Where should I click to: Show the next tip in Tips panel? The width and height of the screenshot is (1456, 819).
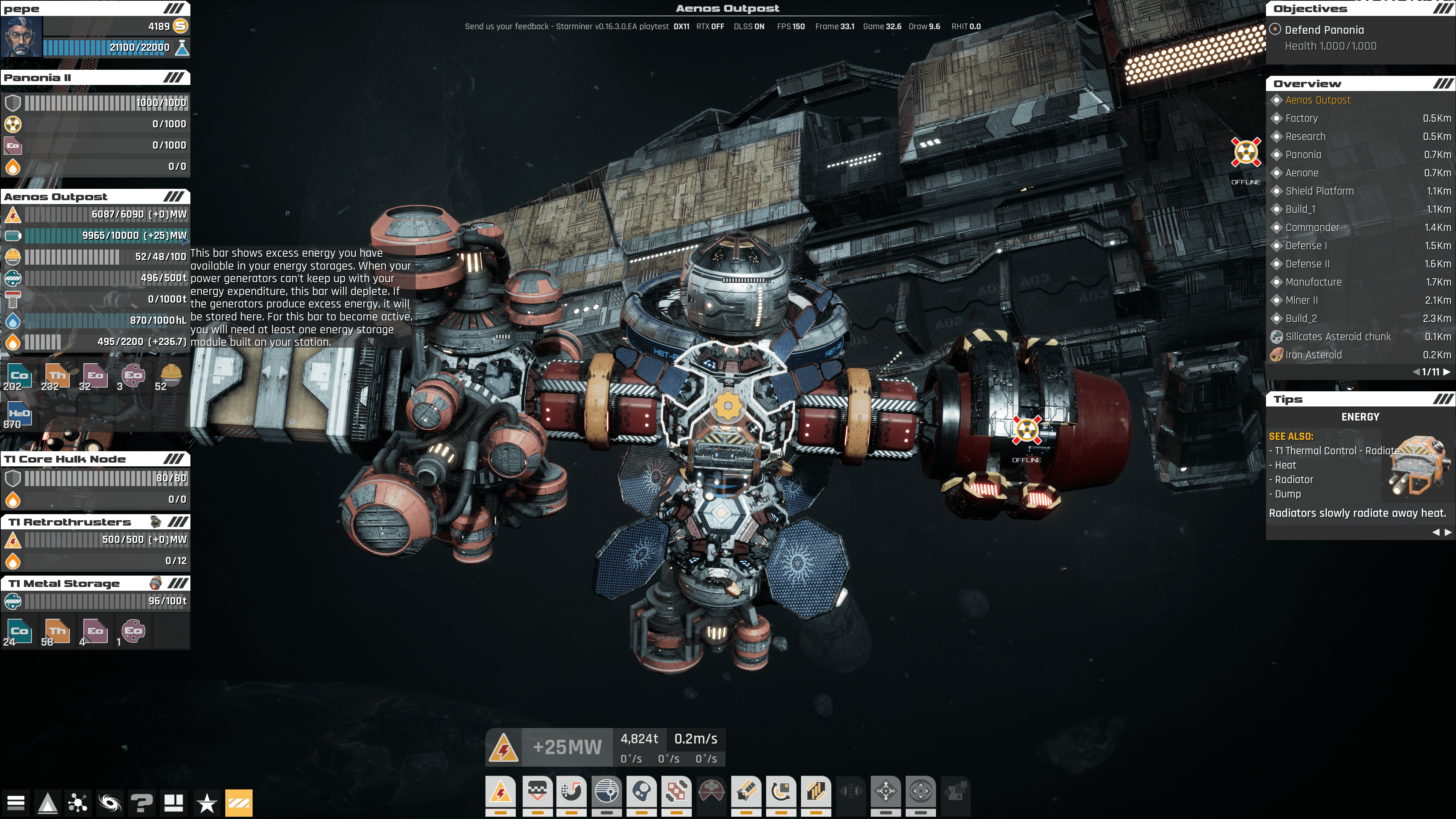pyautogui.click(x=1448, y=532)
